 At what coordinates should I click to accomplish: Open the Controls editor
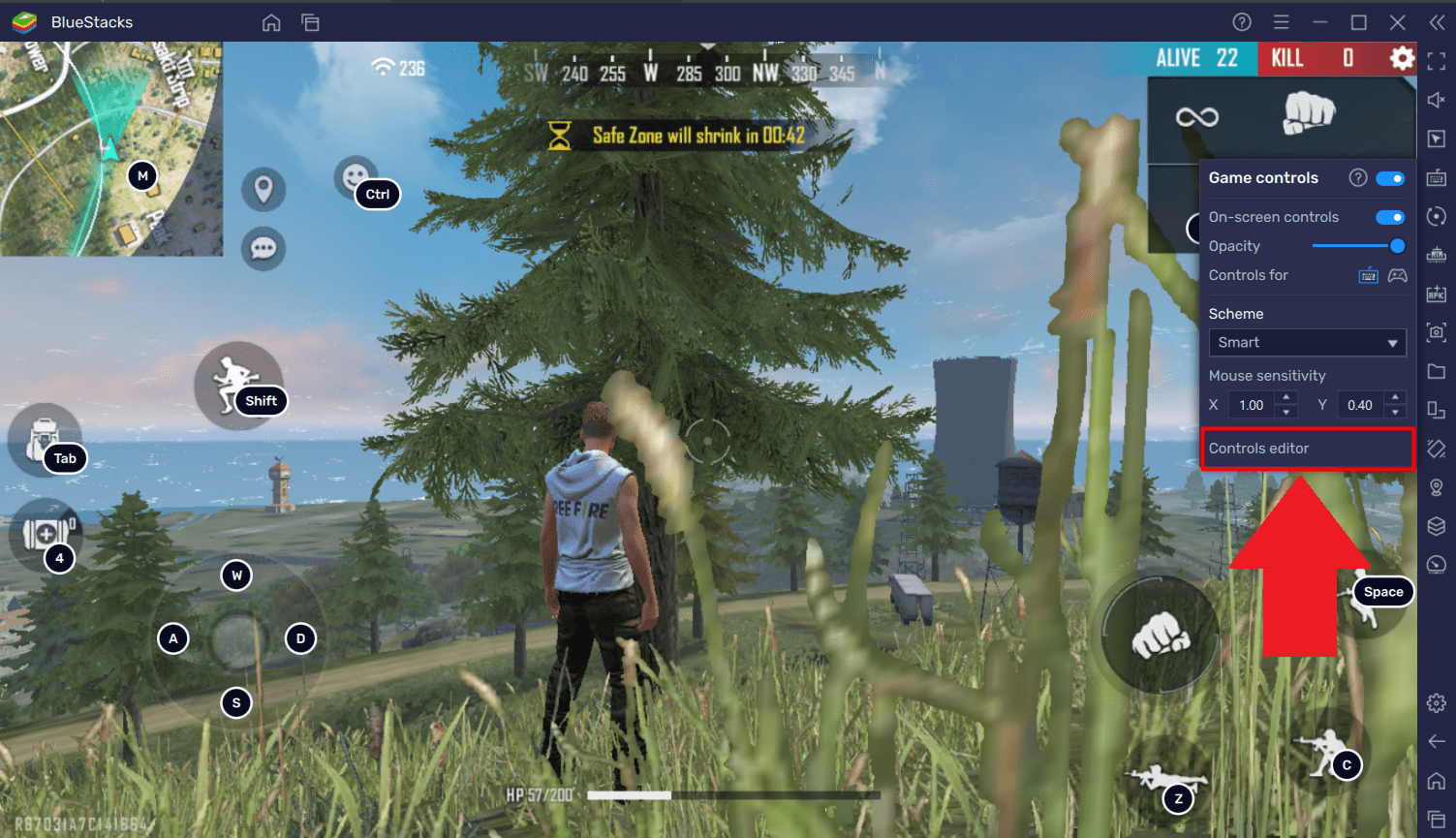point(1307,449)
